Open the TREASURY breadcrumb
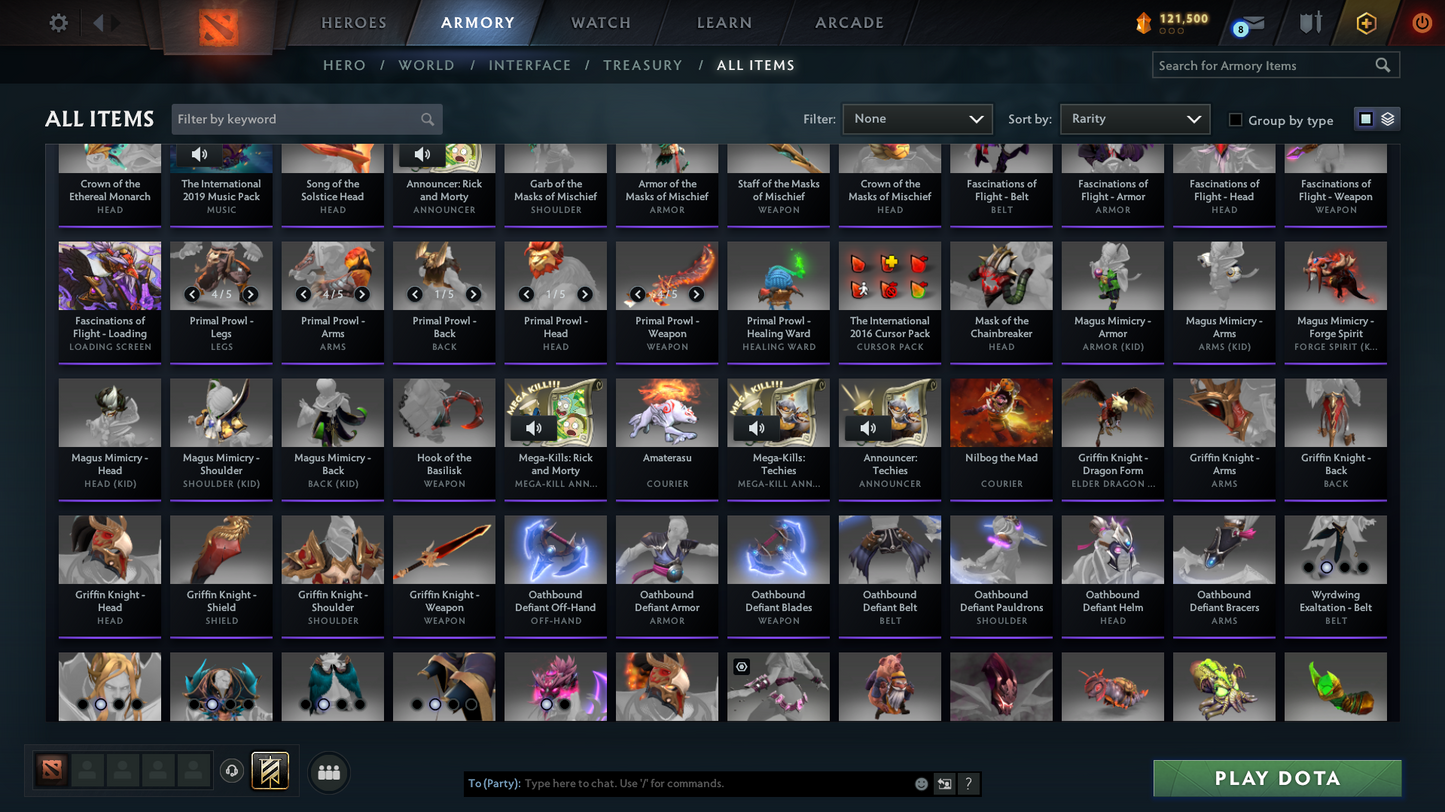The height and width of the screenshot is (812, 1445). [x=642, y=64]
